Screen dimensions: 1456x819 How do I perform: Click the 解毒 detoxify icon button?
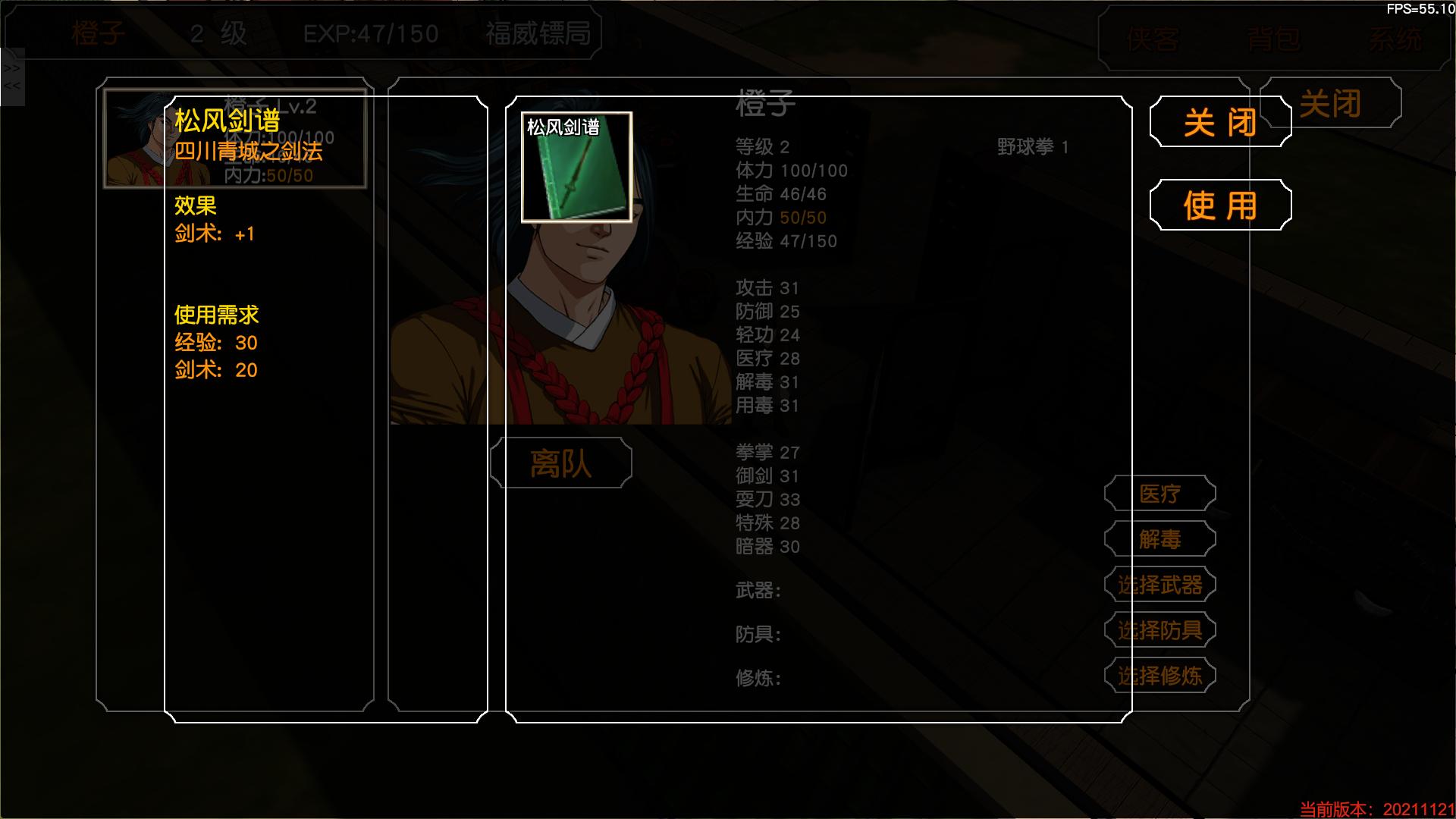point(1159,538)
